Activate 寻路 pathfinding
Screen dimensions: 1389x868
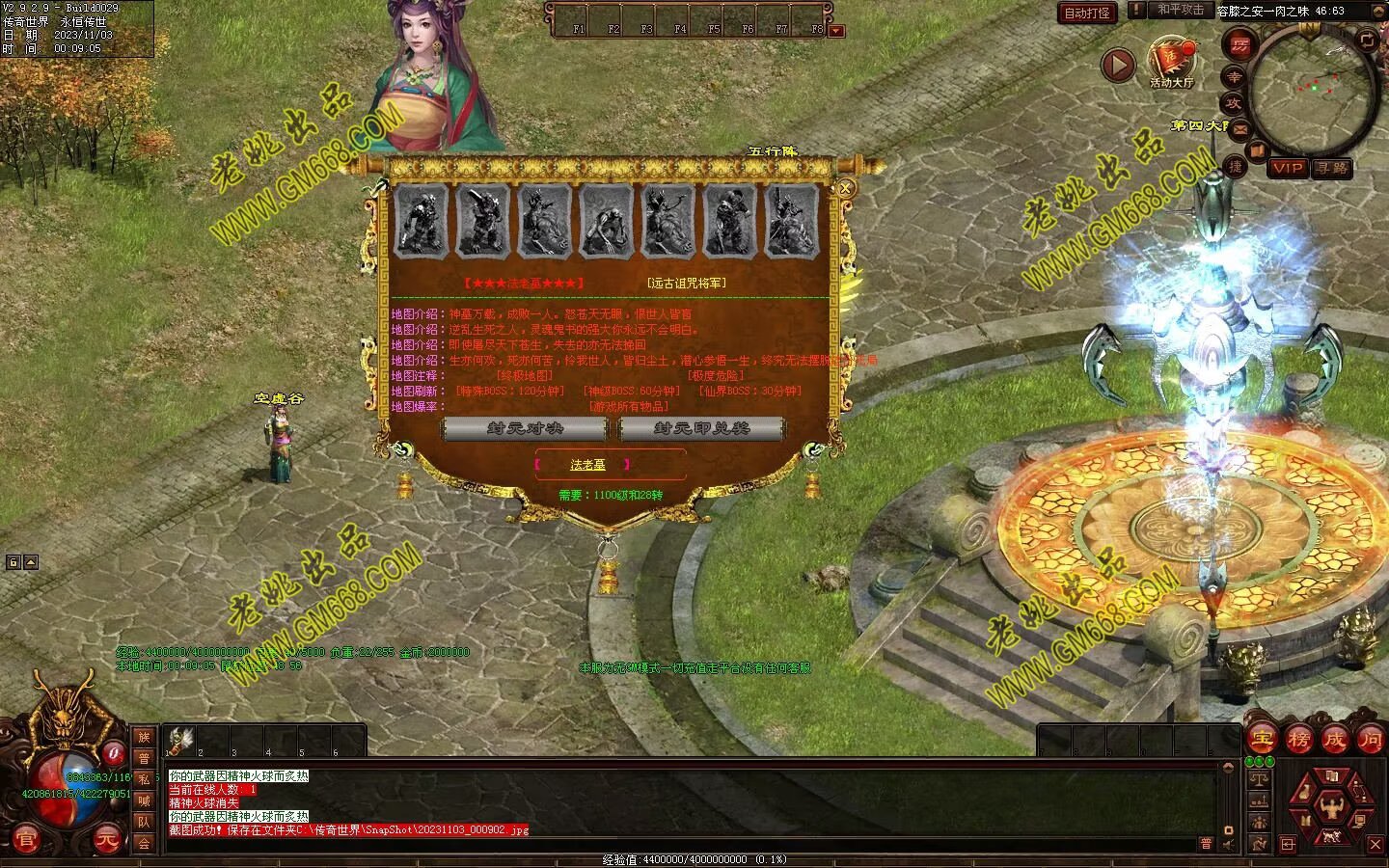point(1332,168)
